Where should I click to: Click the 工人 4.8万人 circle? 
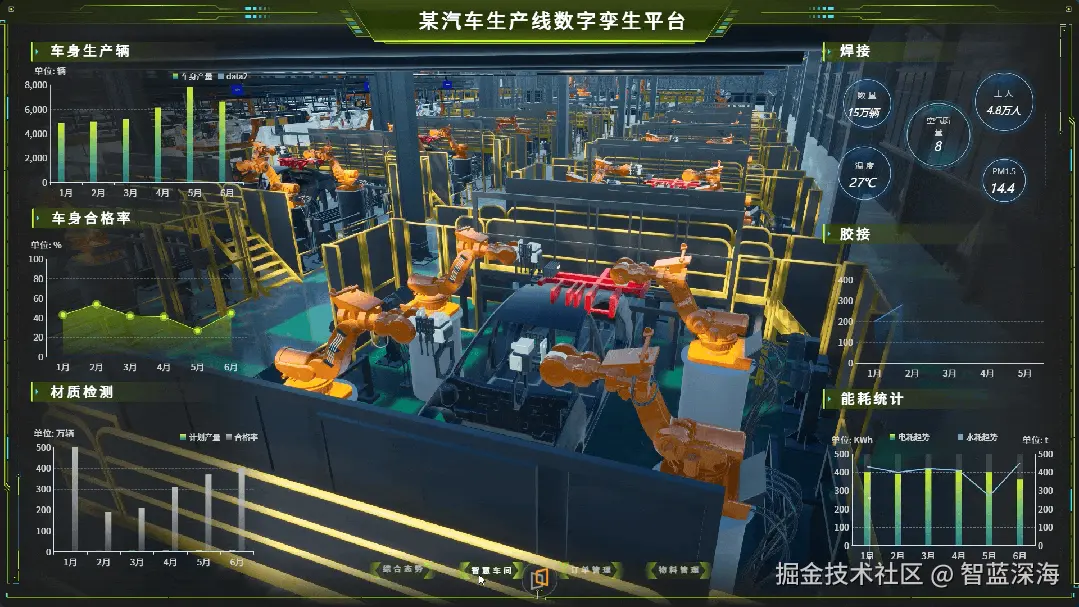coord(1003,103)
